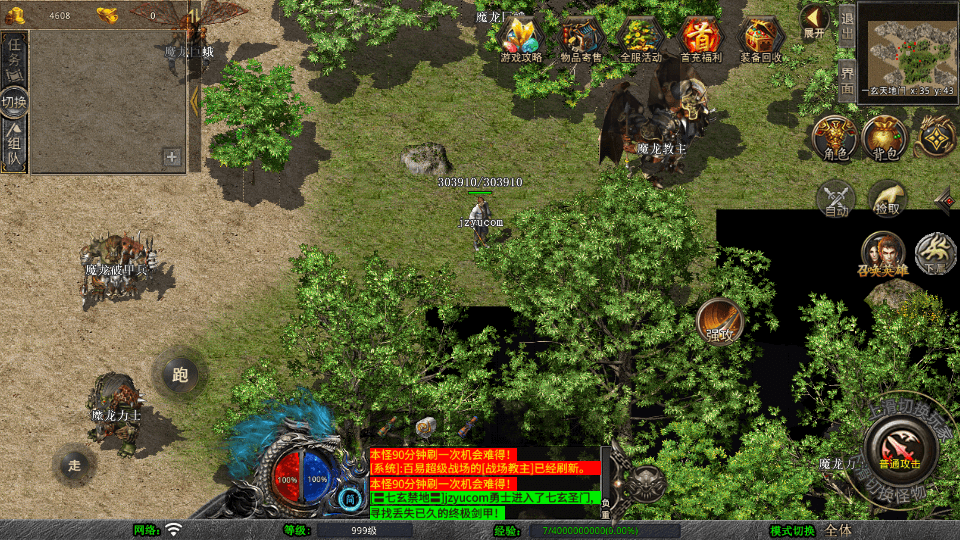Click the 切换 switch button
The height and width of the screenshot is (540, 960).
(15, 102)
